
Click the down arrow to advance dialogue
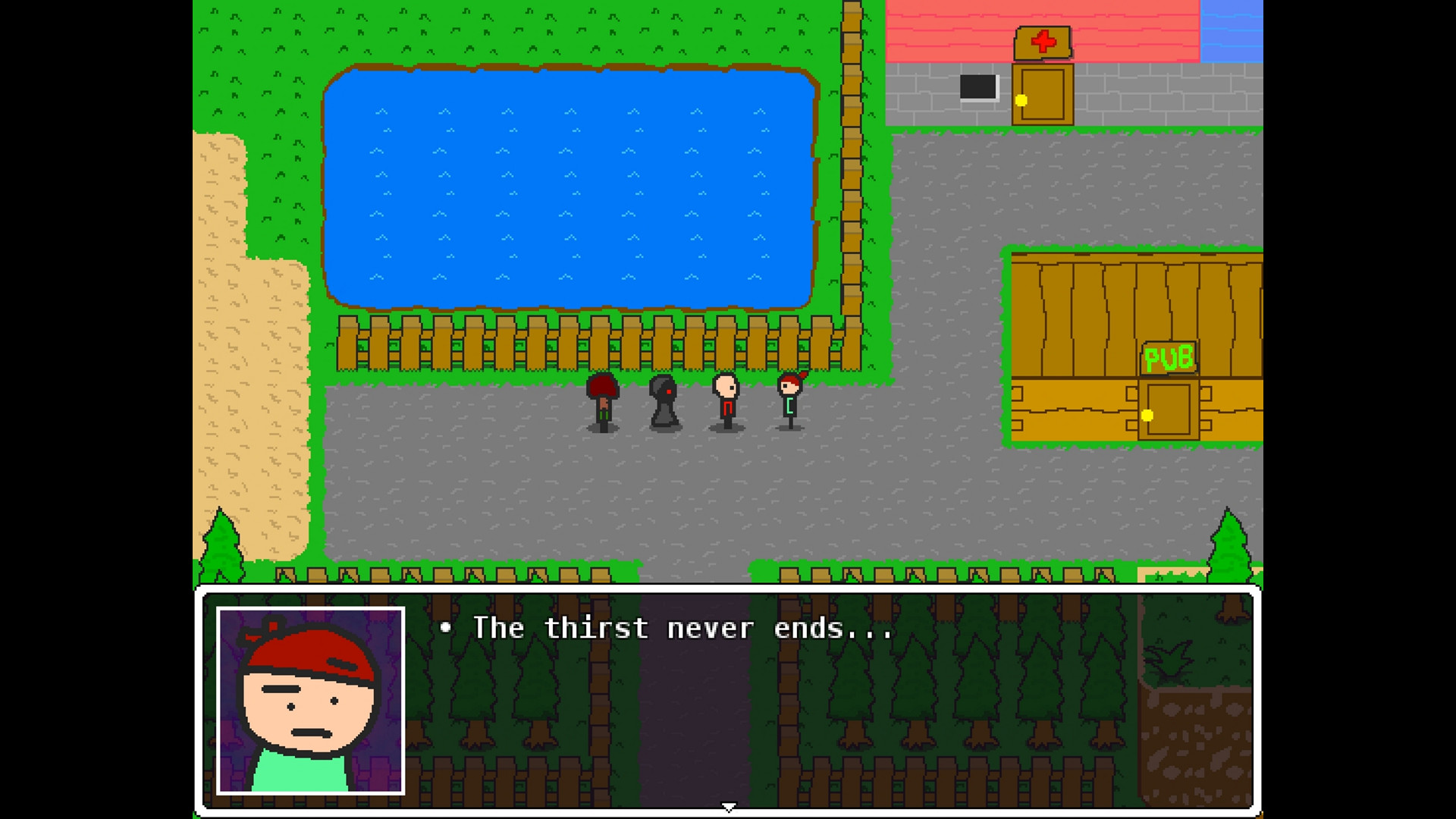pos(727,807)
